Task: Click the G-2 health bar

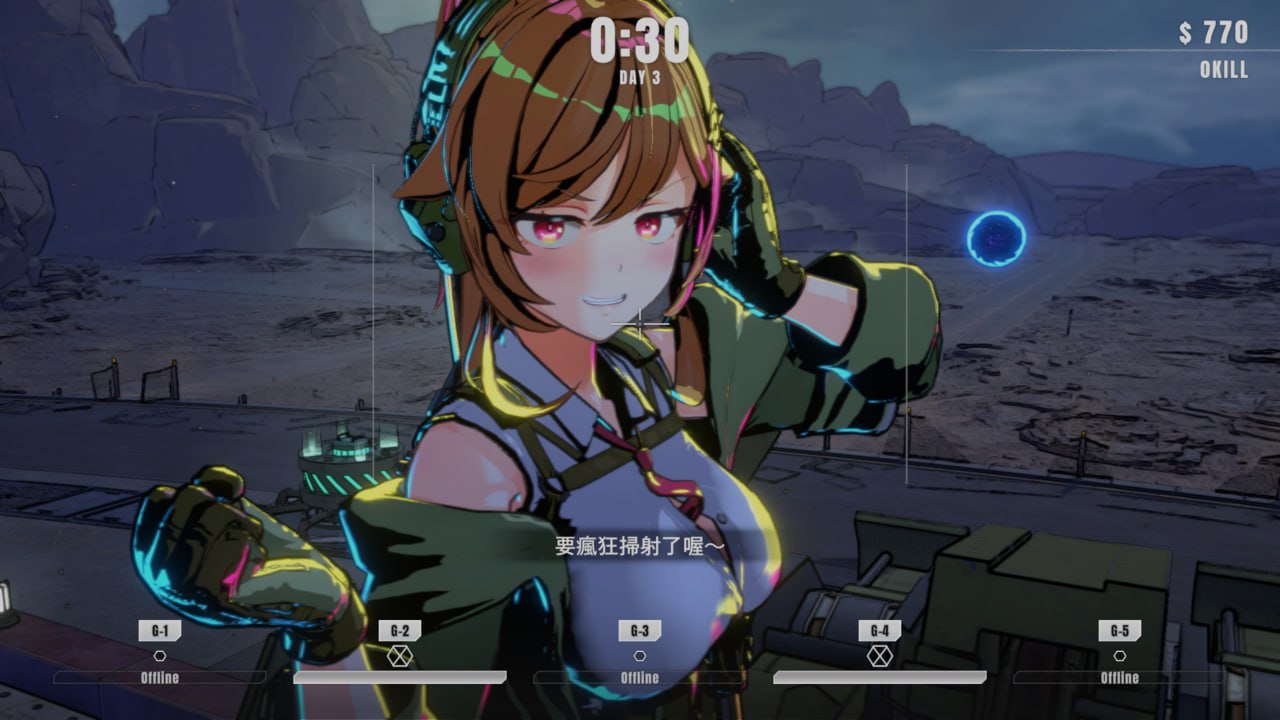Action: pyautogui.click(x=401, y=679)
